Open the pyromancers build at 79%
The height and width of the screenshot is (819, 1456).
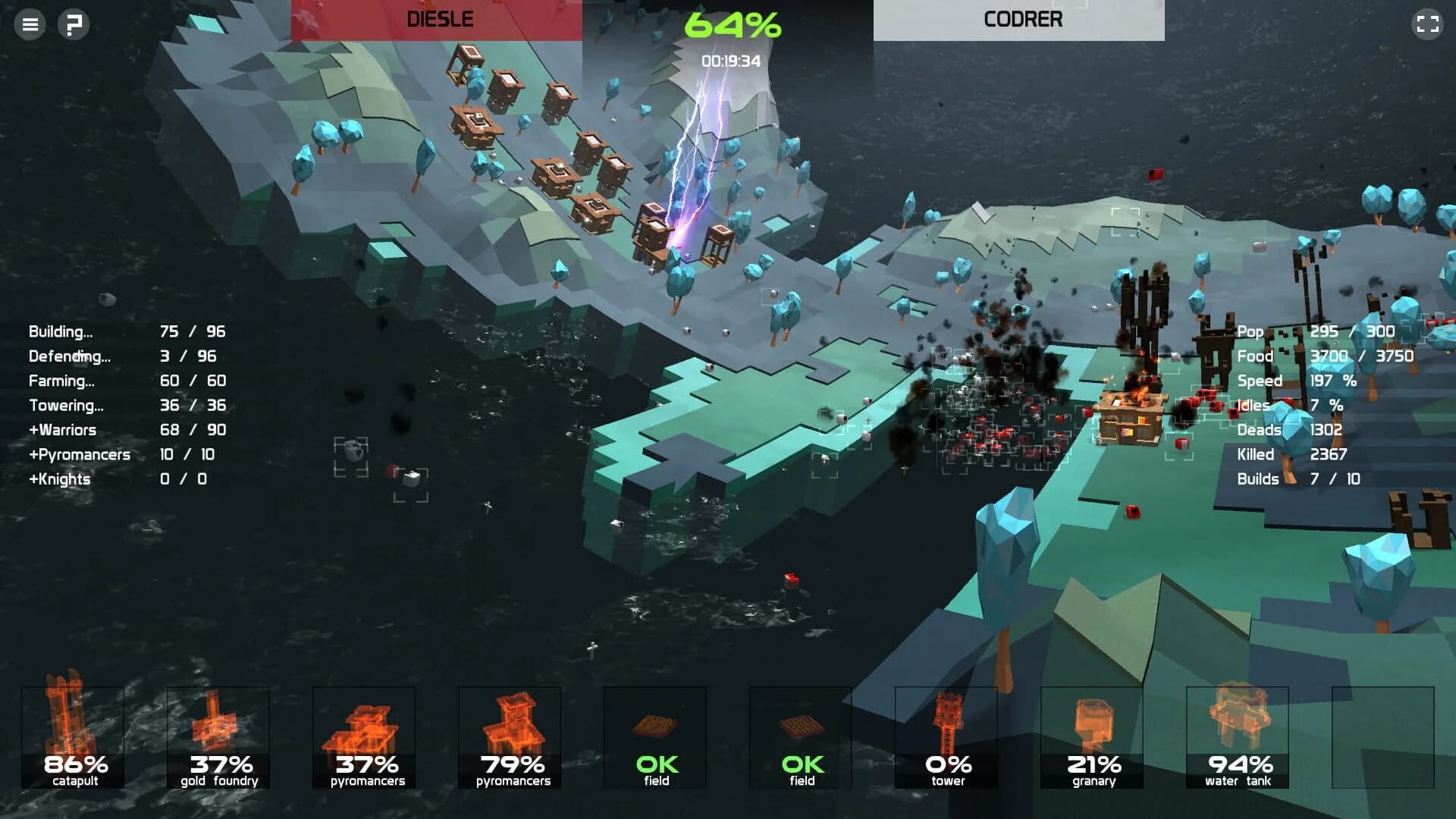coord(509,736)
